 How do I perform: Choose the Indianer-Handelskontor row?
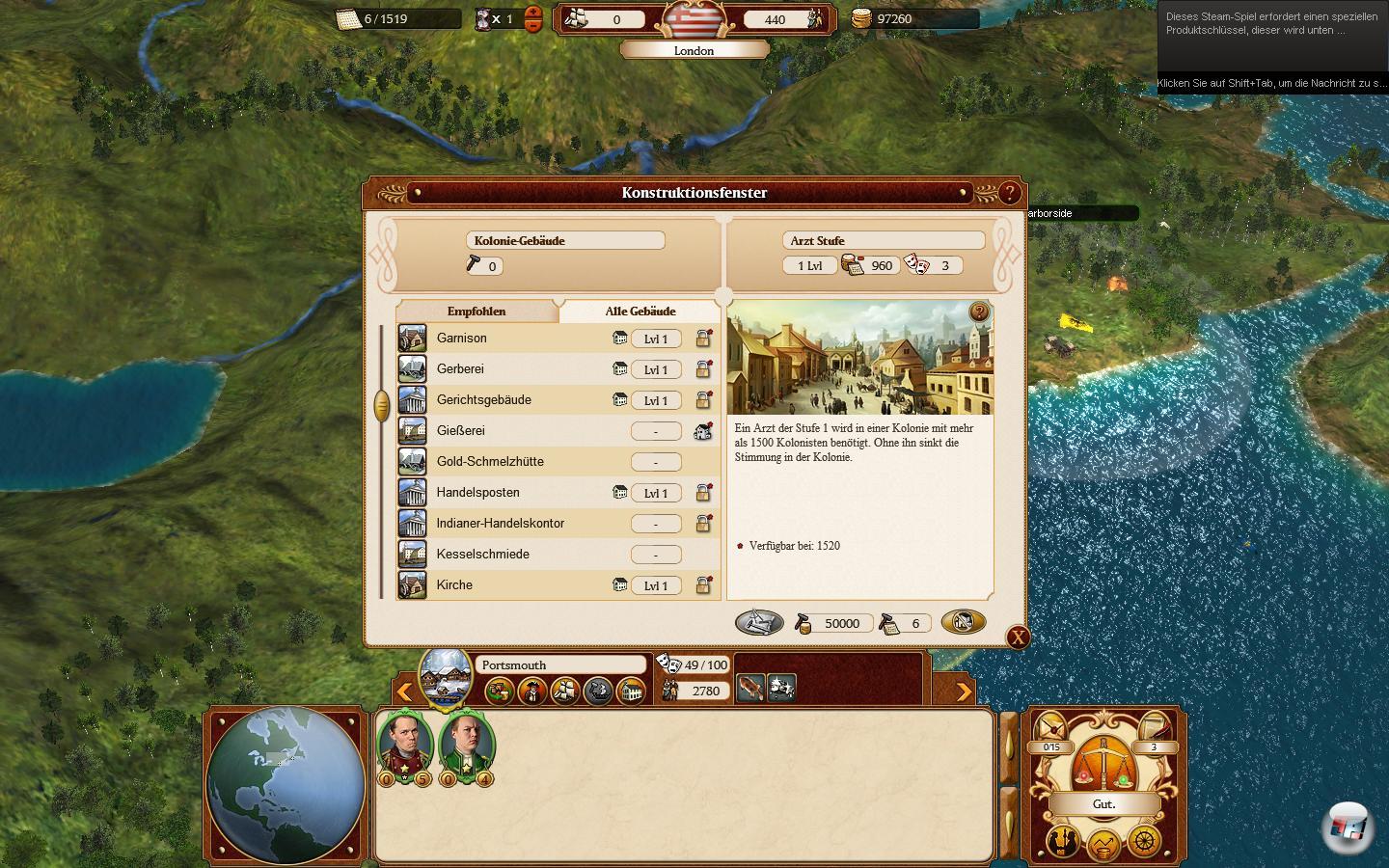coord(500,524)
